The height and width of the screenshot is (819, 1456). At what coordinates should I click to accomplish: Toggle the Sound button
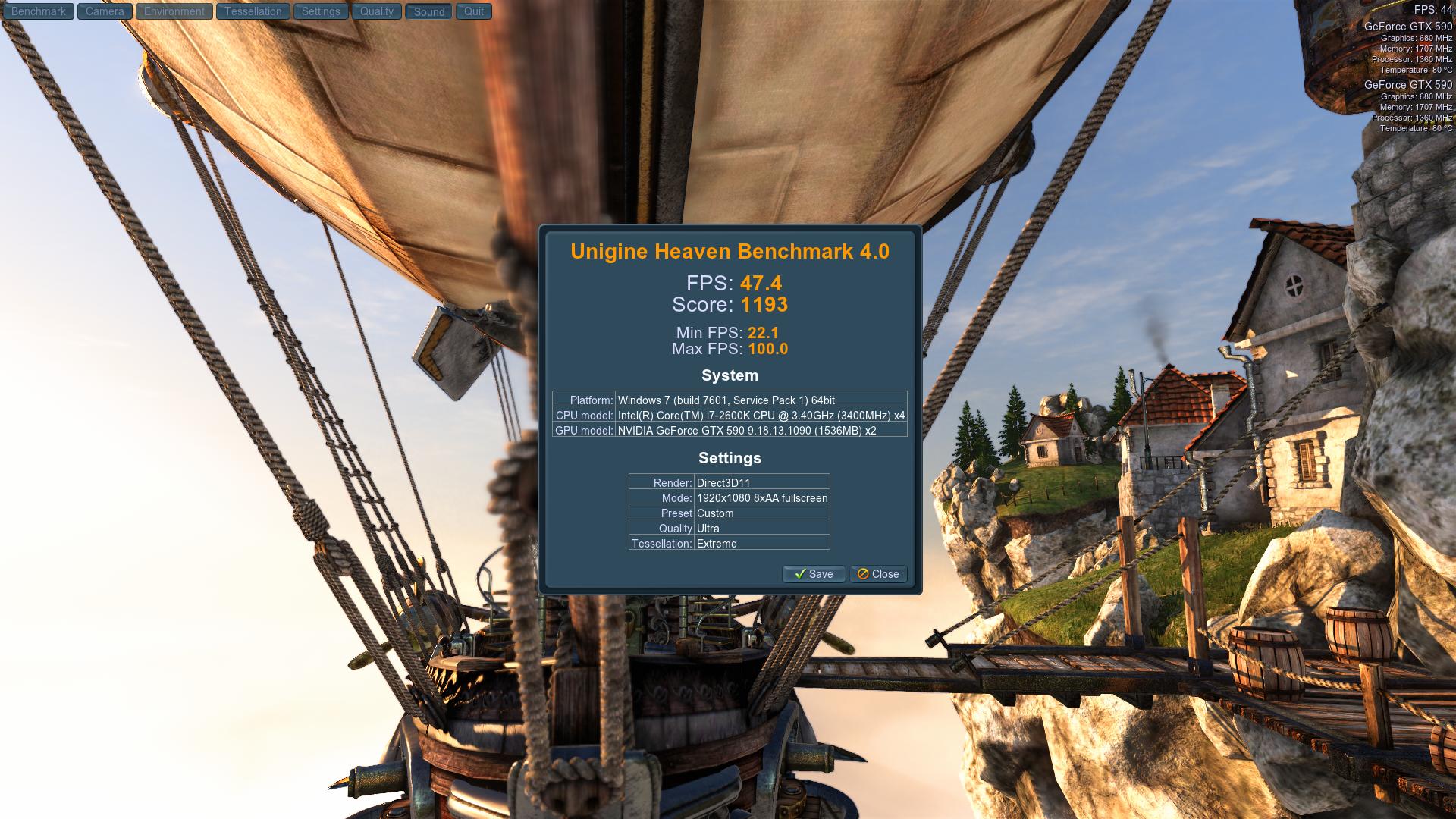(429, 11)
